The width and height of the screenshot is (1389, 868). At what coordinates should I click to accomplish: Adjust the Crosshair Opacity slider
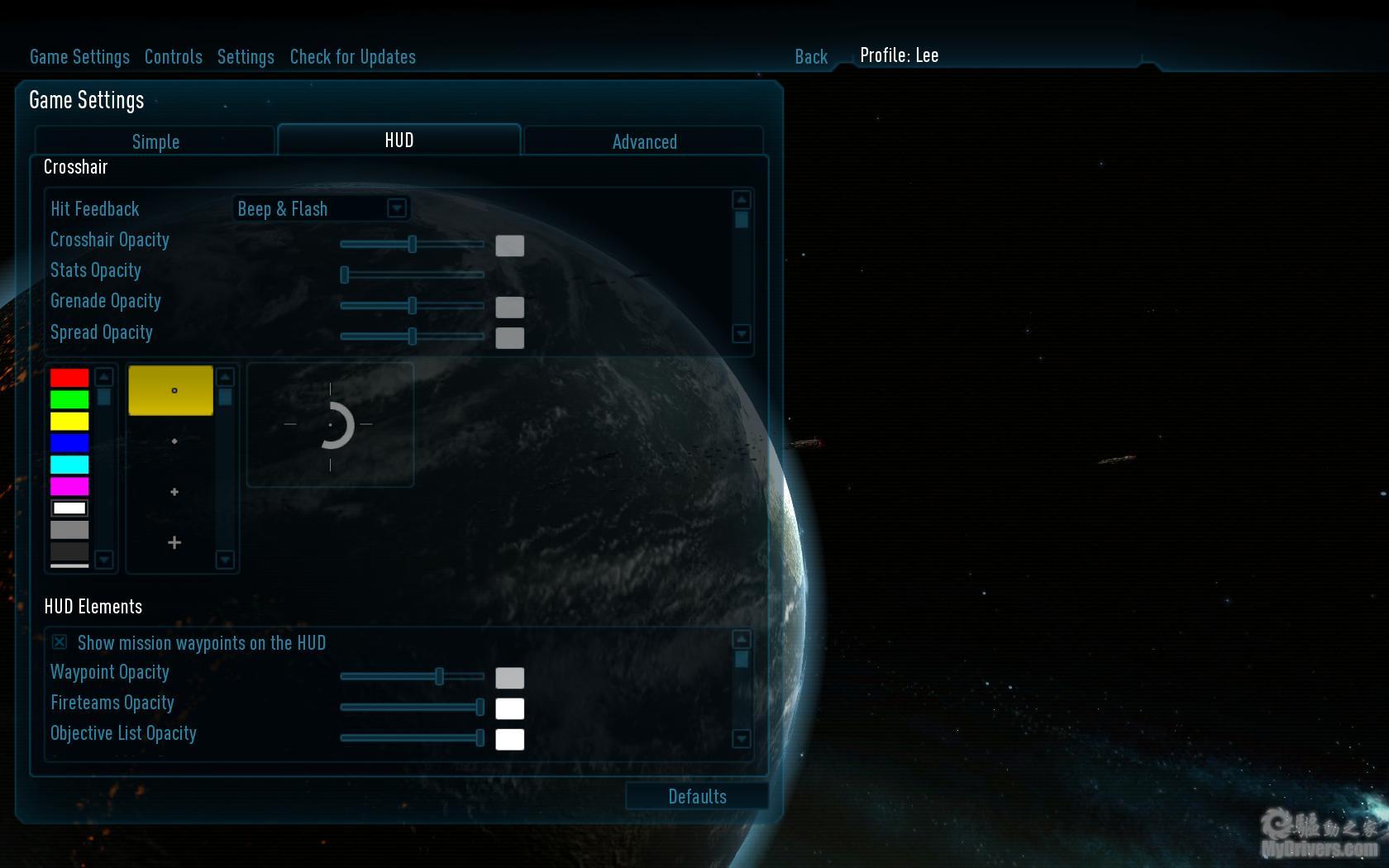412,244
